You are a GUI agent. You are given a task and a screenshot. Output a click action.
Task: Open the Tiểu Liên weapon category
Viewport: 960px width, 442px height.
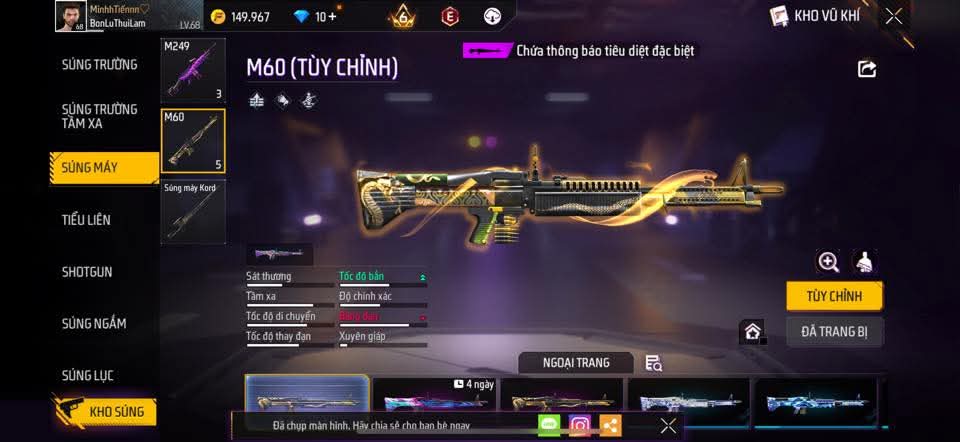[x=86, y=220]
